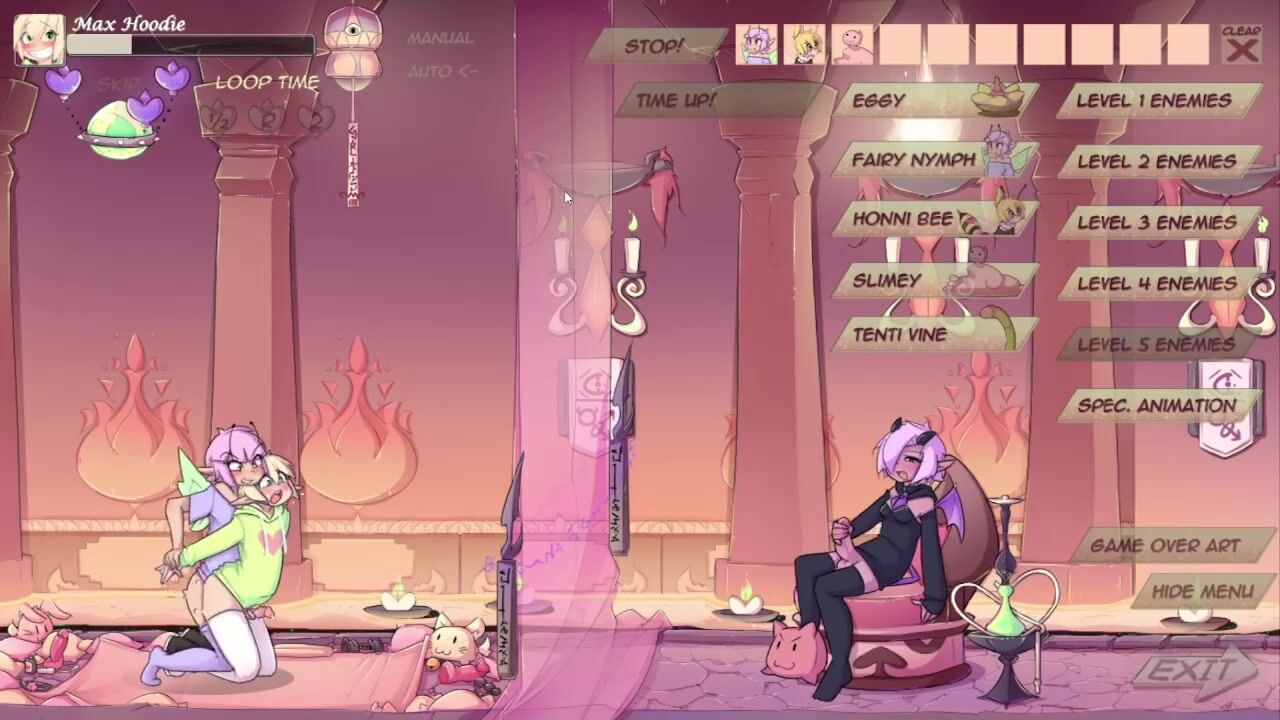This screenshot has width=1280, height=720.
Task: Switch to Level 2 Enemies
Action: [x=1156, y=161]
